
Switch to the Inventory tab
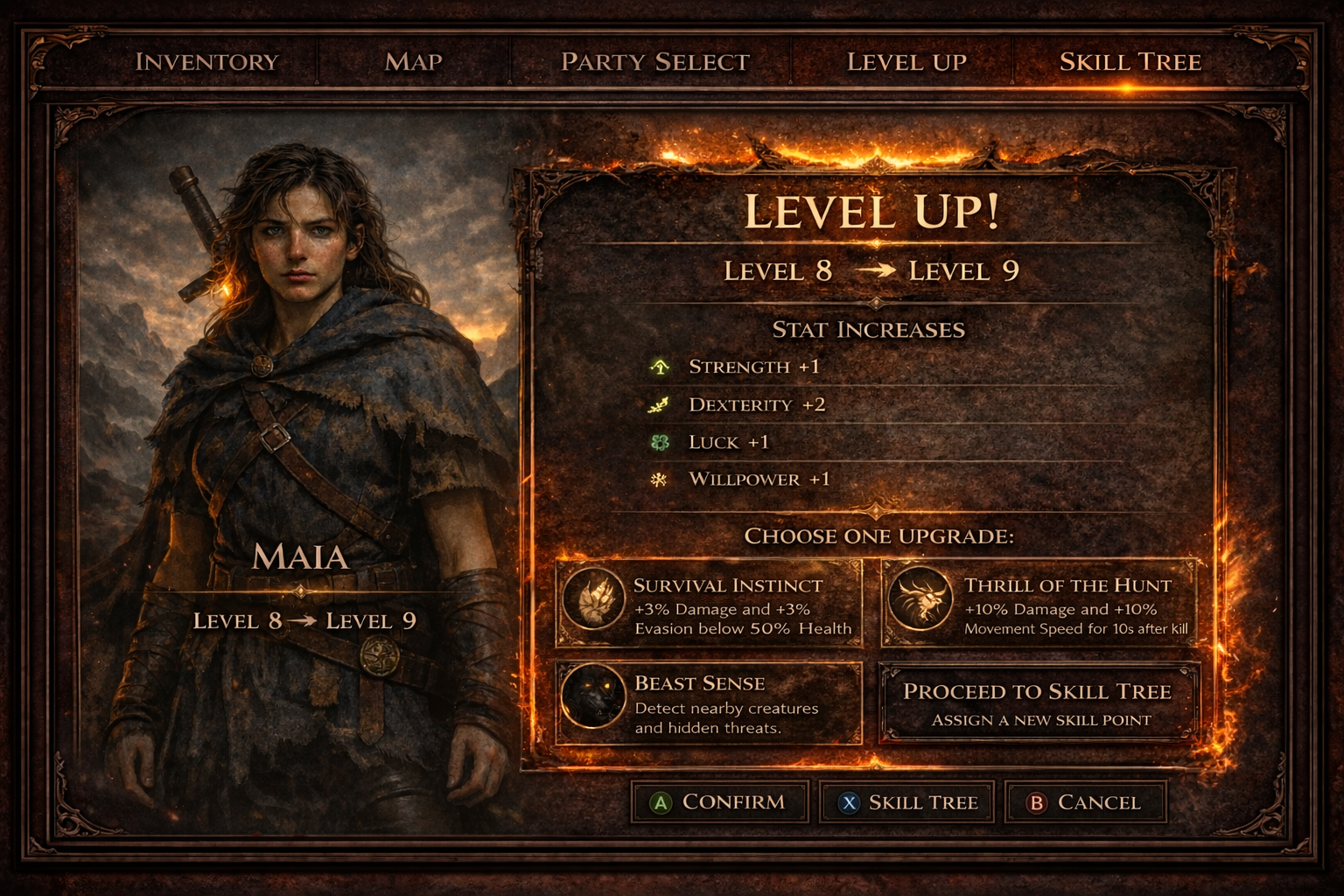pyautogui.click(x=208, y=62)
